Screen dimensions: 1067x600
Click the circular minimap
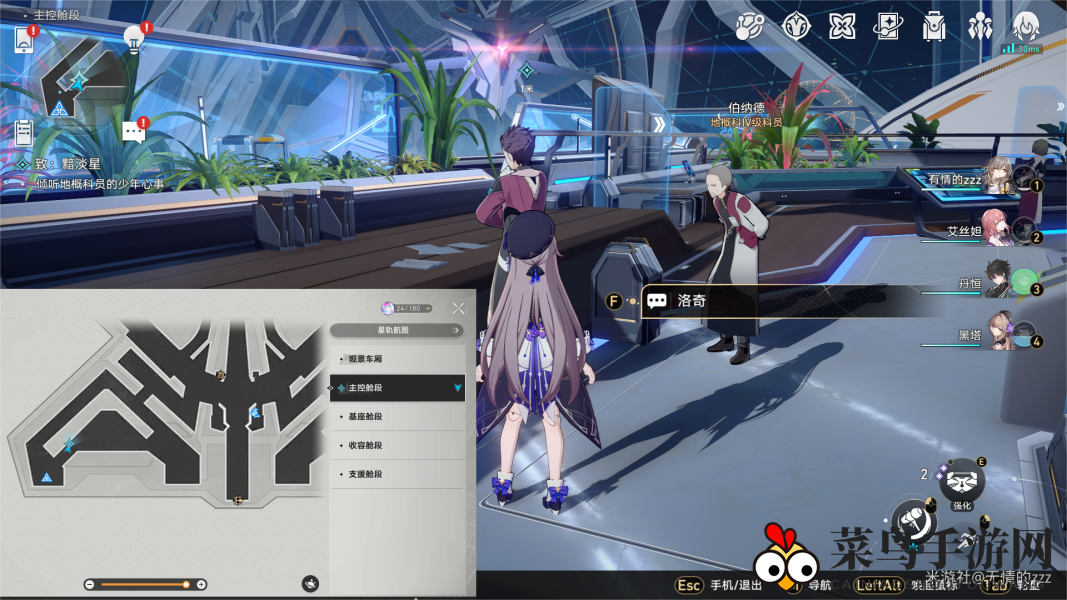(78, 80)
